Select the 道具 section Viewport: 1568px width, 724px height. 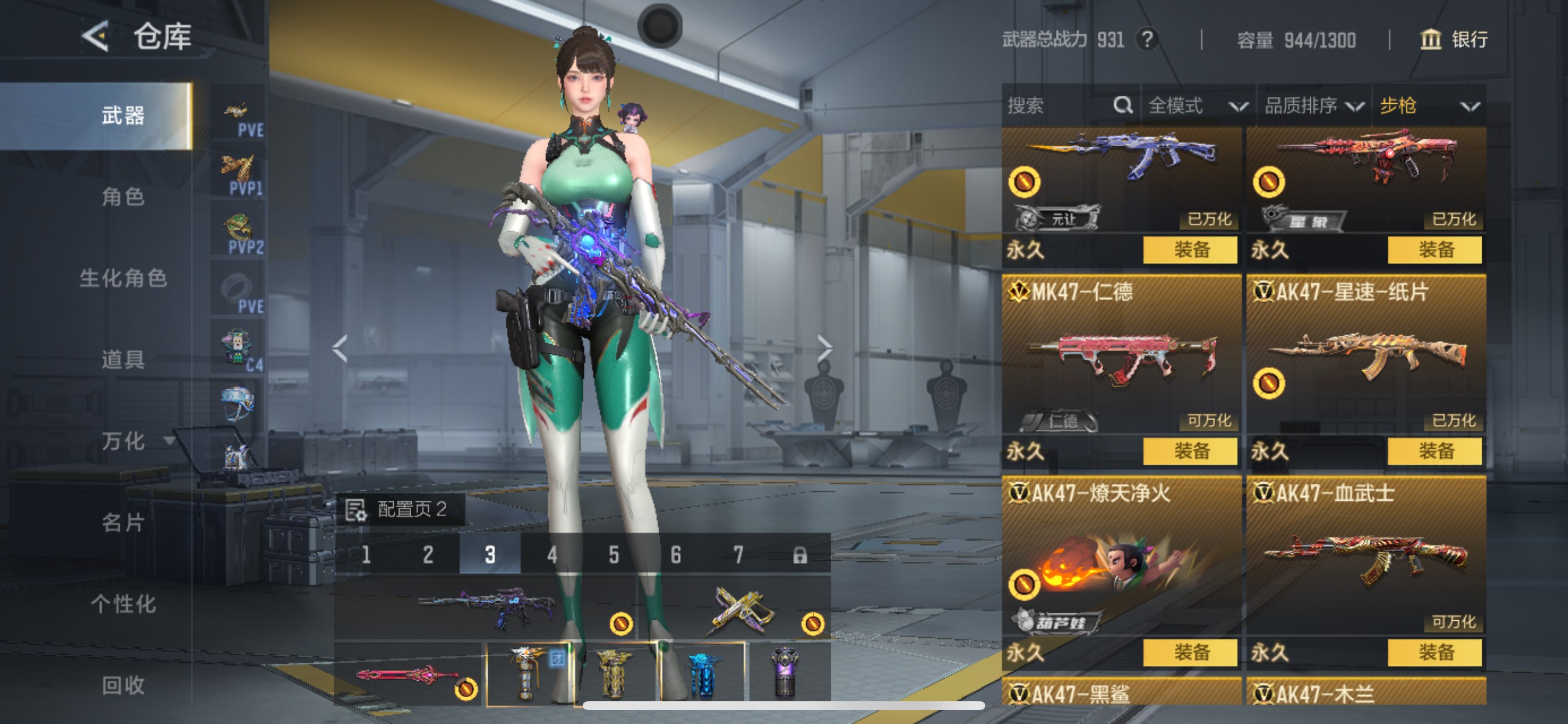coord(123,360)
